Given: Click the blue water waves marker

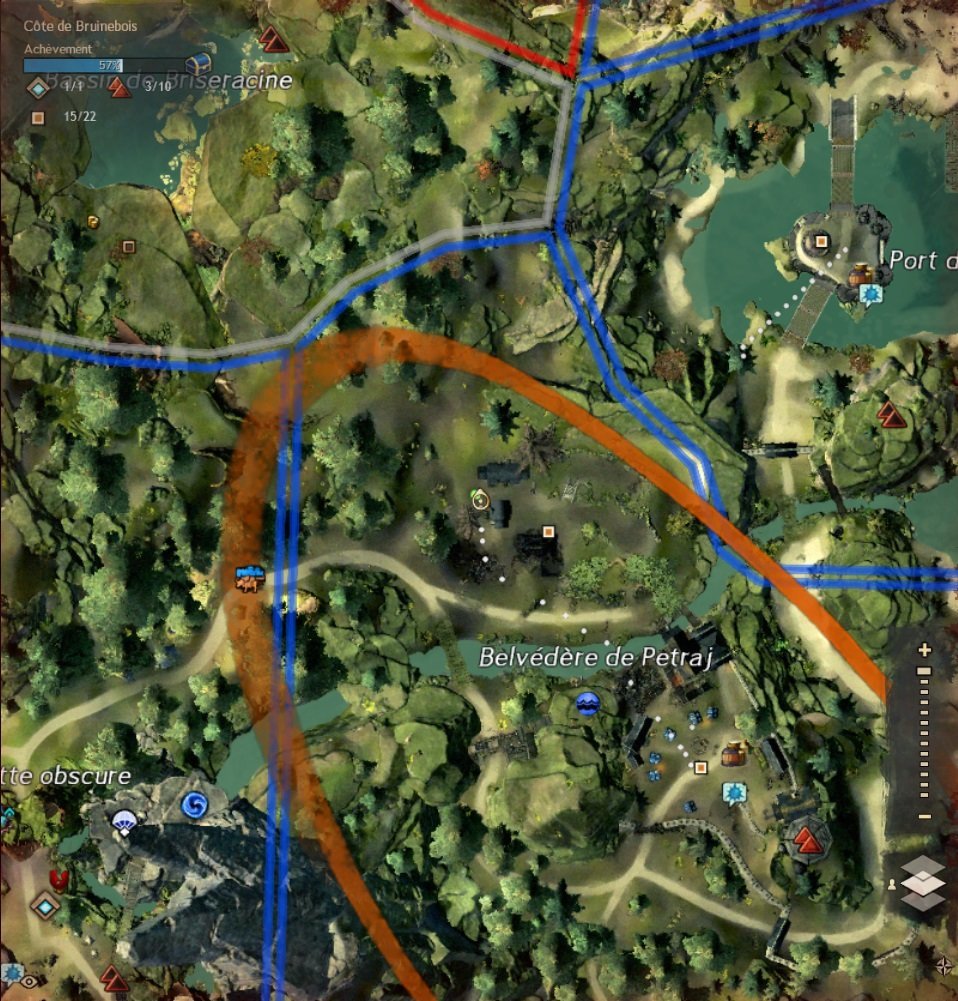Looking at the screenshot, I should click(587, 704).
